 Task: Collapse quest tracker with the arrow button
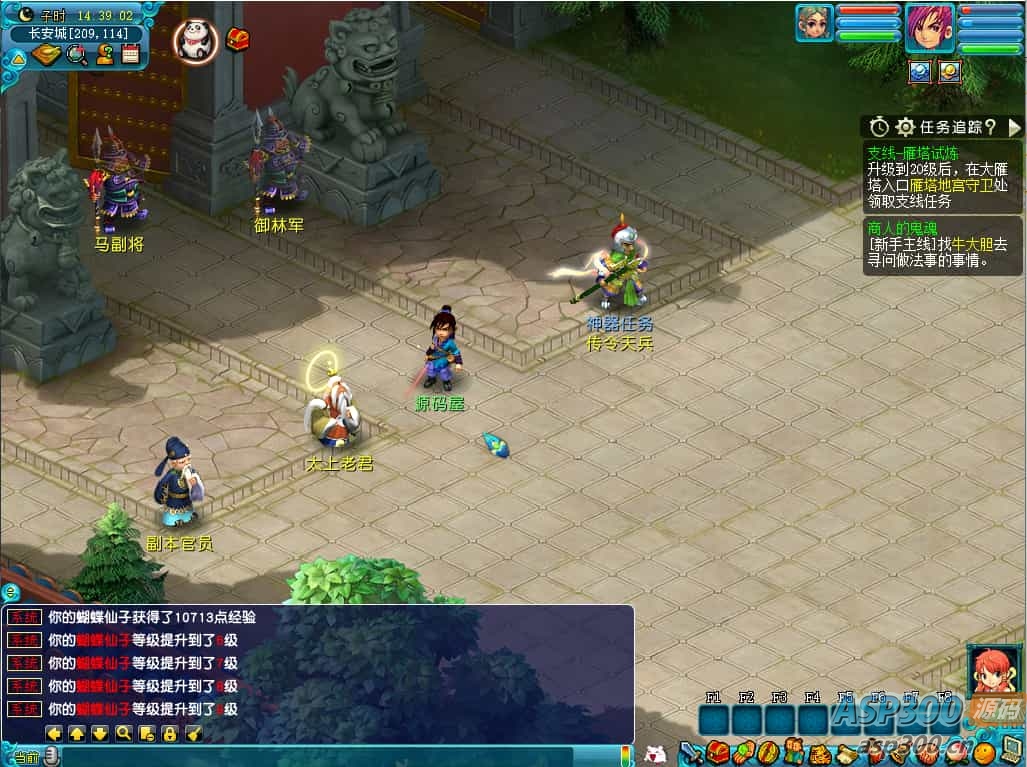pos(1014,127)
